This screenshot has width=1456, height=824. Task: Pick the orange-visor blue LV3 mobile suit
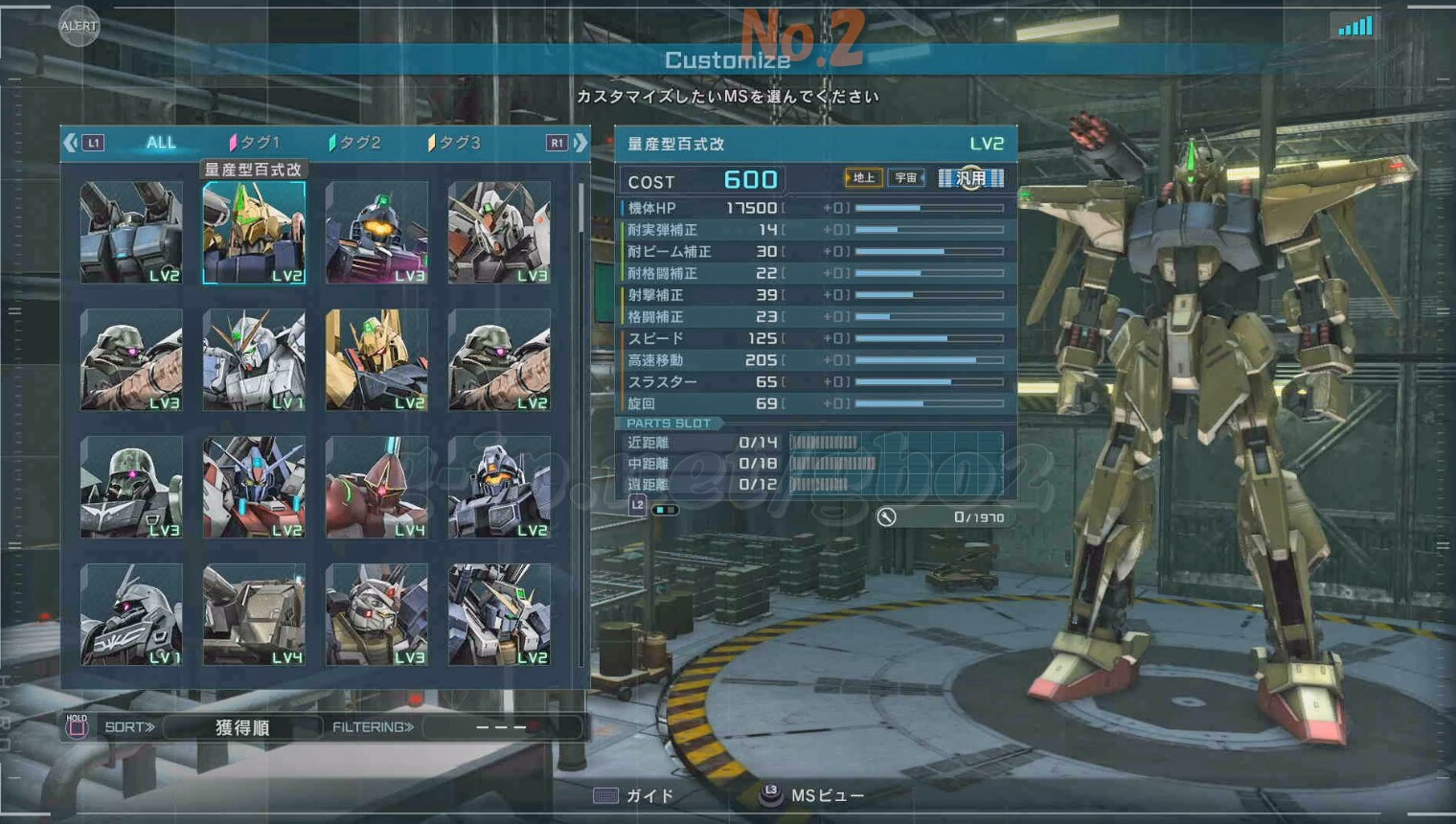(376, 233)
